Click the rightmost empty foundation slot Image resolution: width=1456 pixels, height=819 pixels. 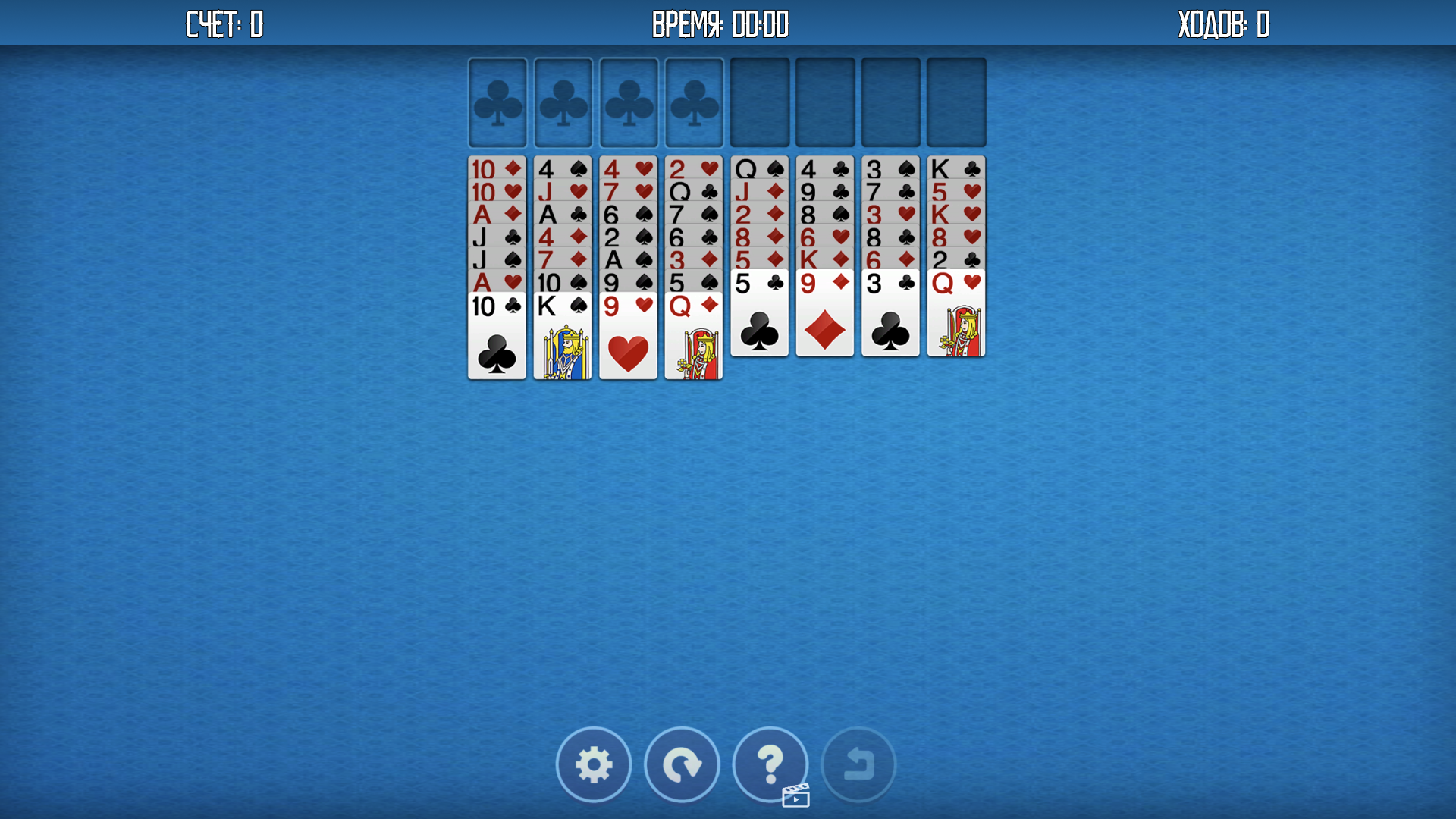[x=955, y=102]
